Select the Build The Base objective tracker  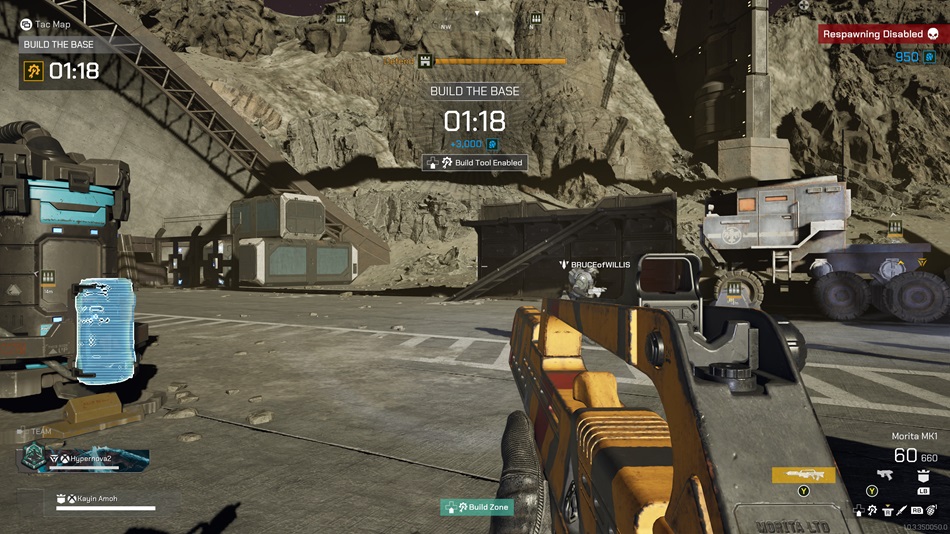tap(62, 70)
